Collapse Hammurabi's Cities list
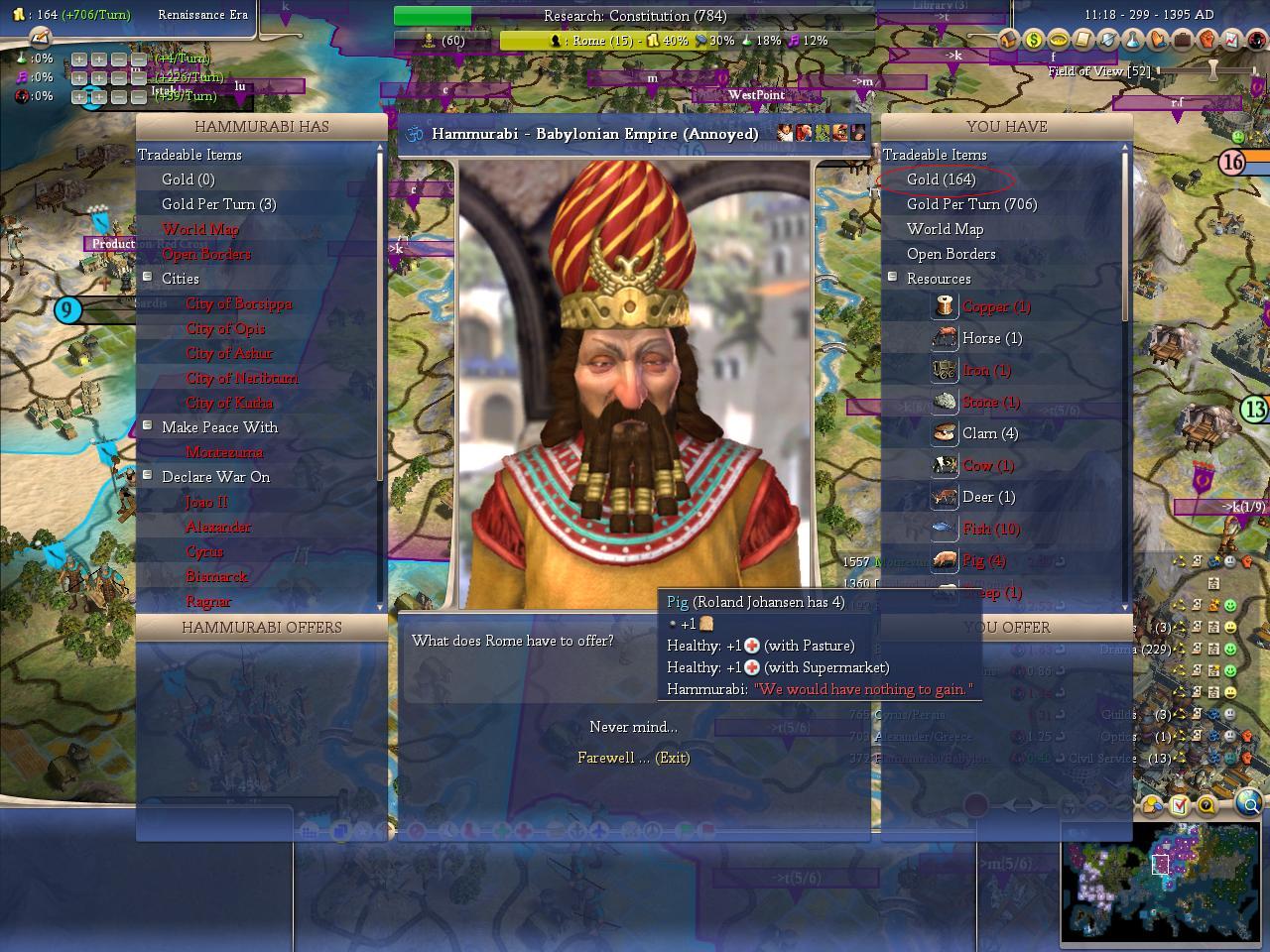1270x952 pixels. click(148, 278)
